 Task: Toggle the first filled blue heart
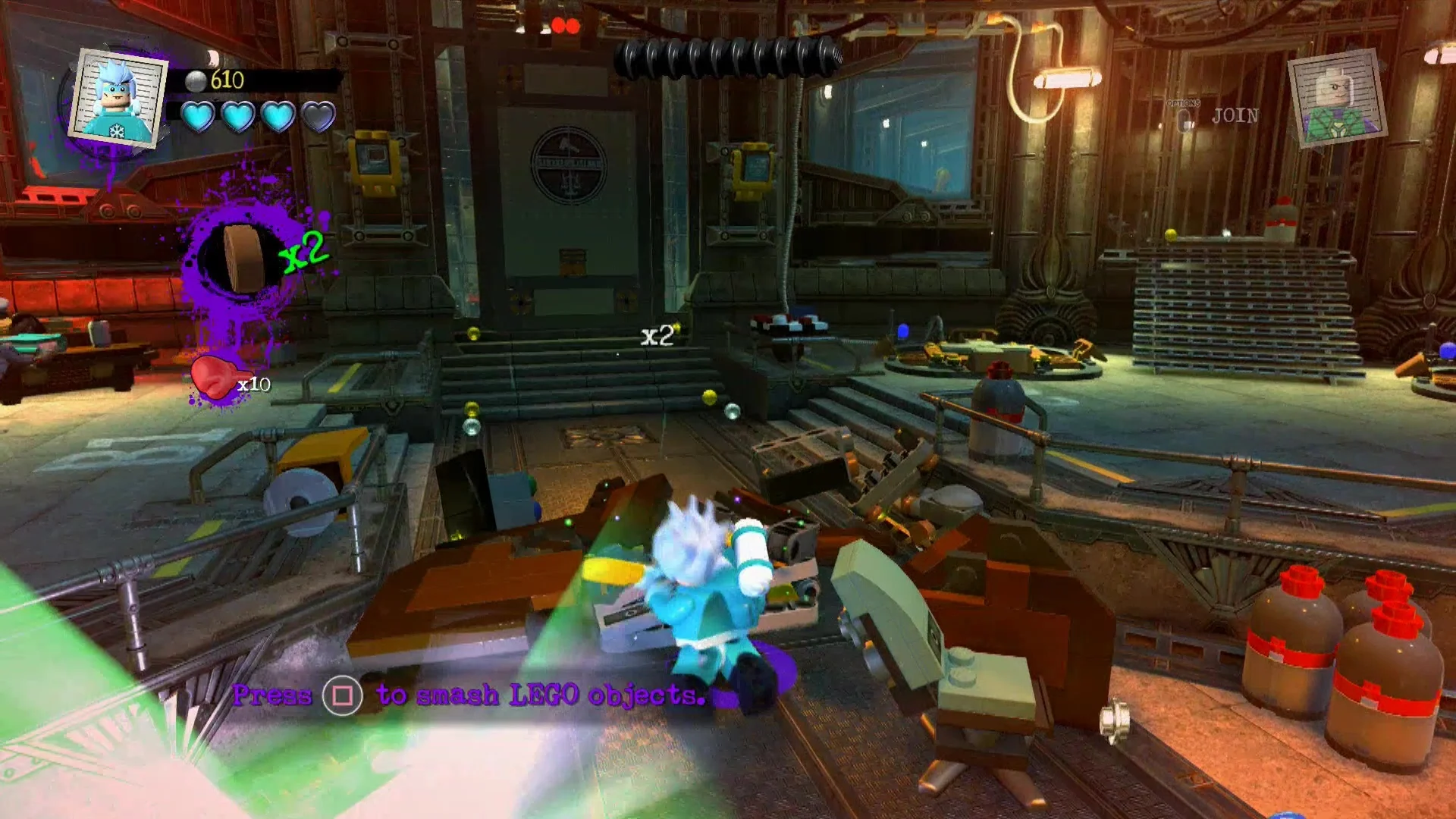(197, 116)
